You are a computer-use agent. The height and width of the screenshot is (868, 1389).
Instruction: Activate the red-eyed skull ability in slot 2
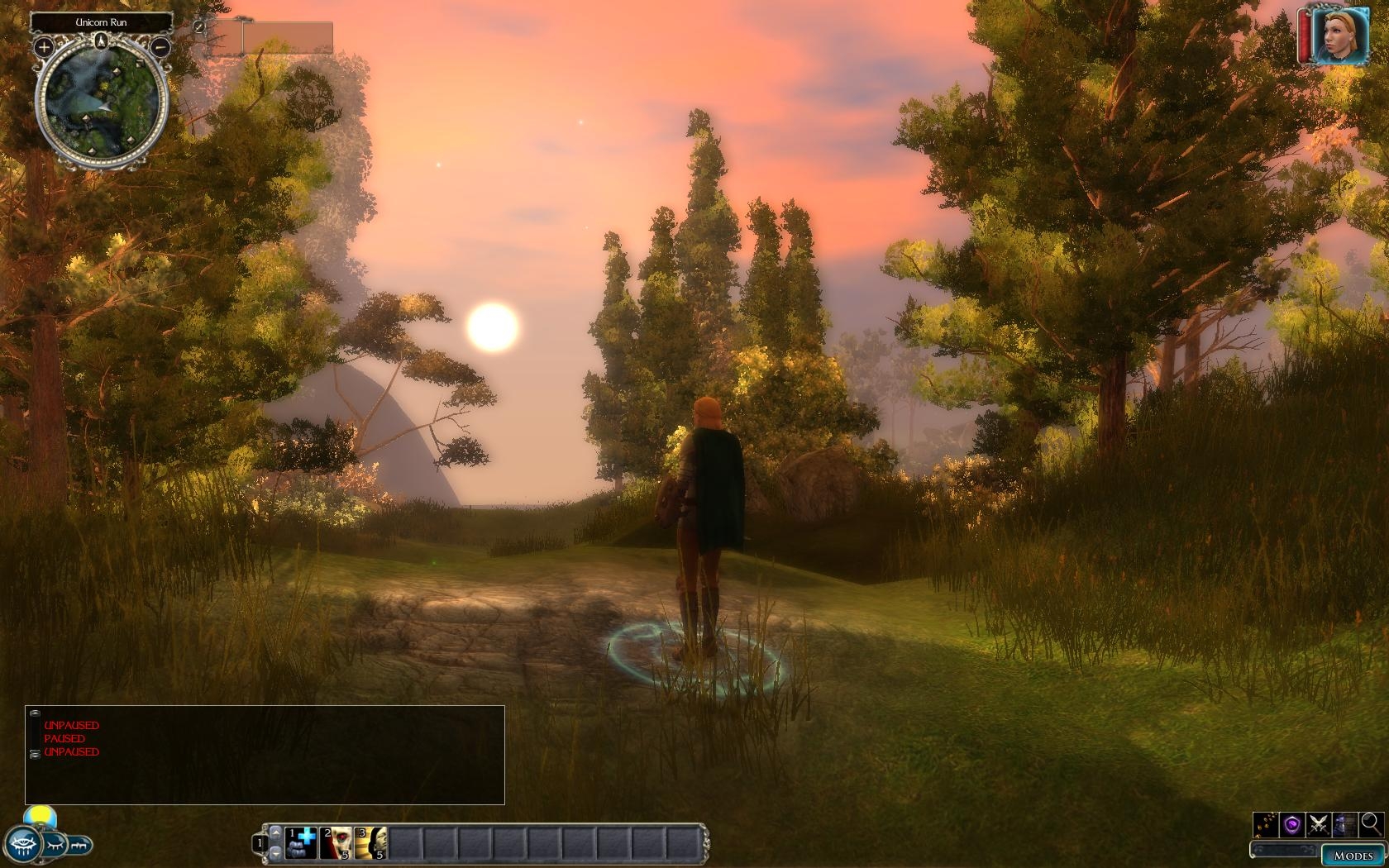click(x=337, y=843)
